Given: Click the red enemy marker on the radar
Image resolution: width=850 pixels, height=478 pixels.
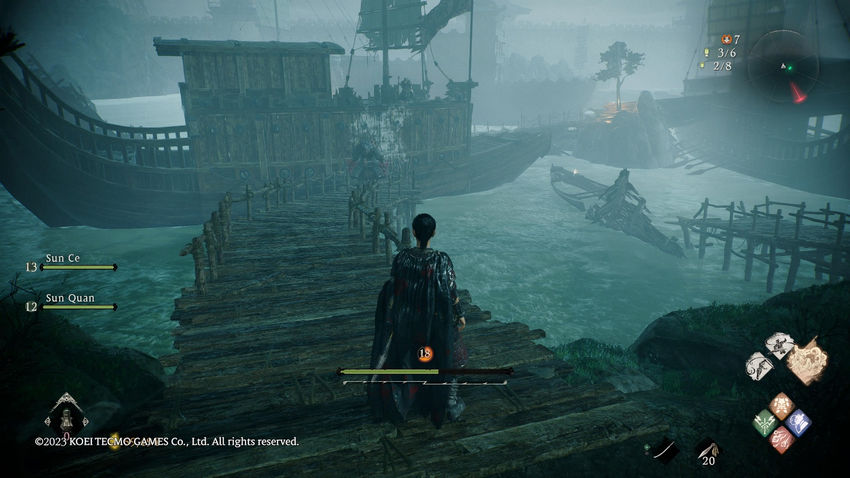Looking at the screenshot, I should pyautogui.click(x=798, y=92).
